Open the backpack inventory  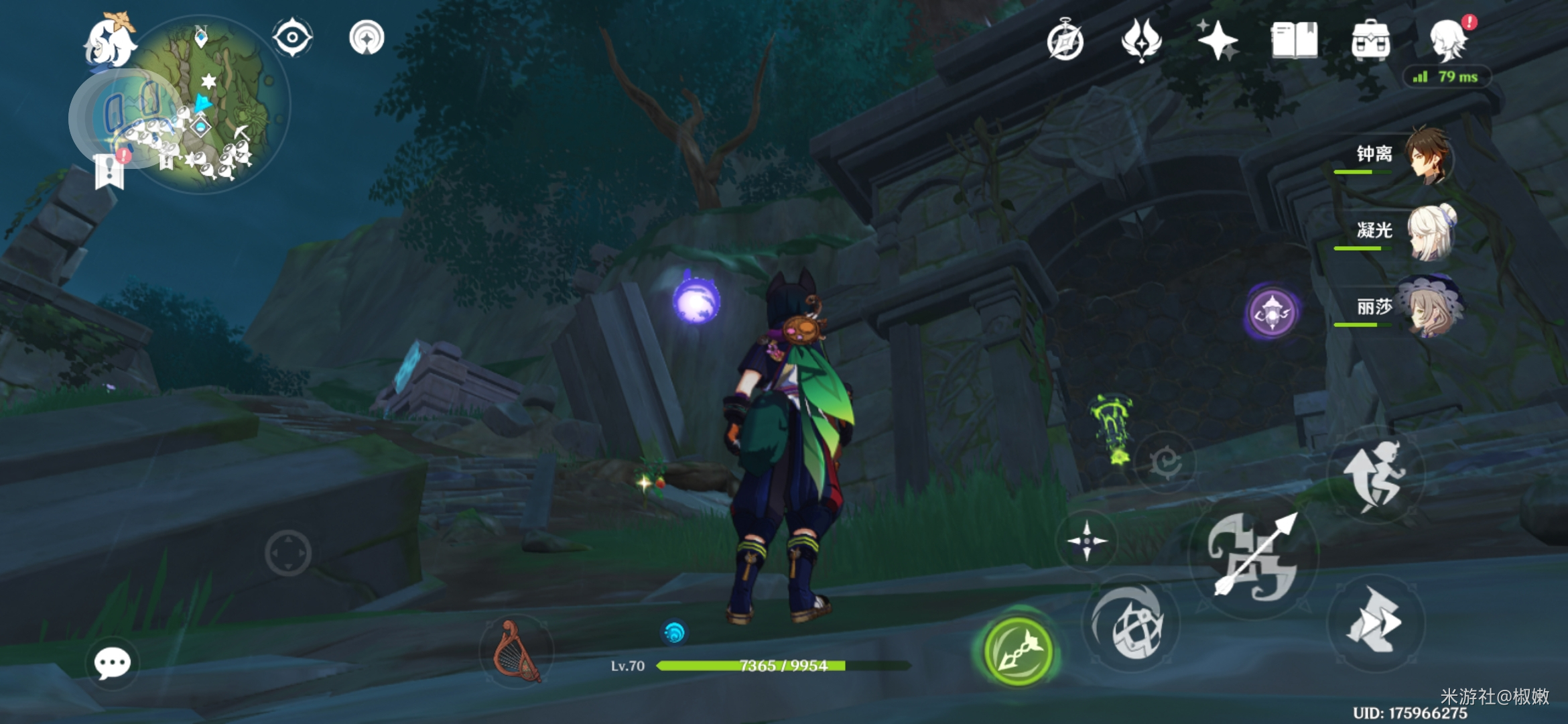click(x=1370, y=41)
